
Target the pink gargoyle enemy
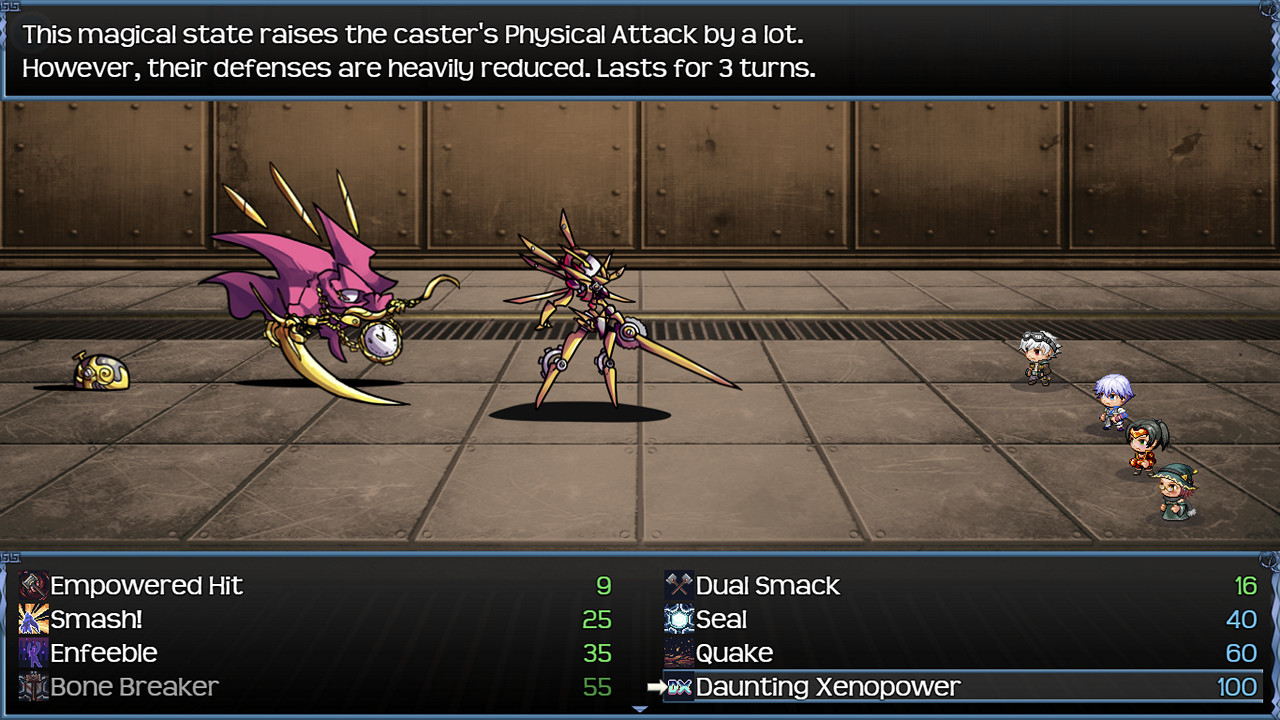330,290
